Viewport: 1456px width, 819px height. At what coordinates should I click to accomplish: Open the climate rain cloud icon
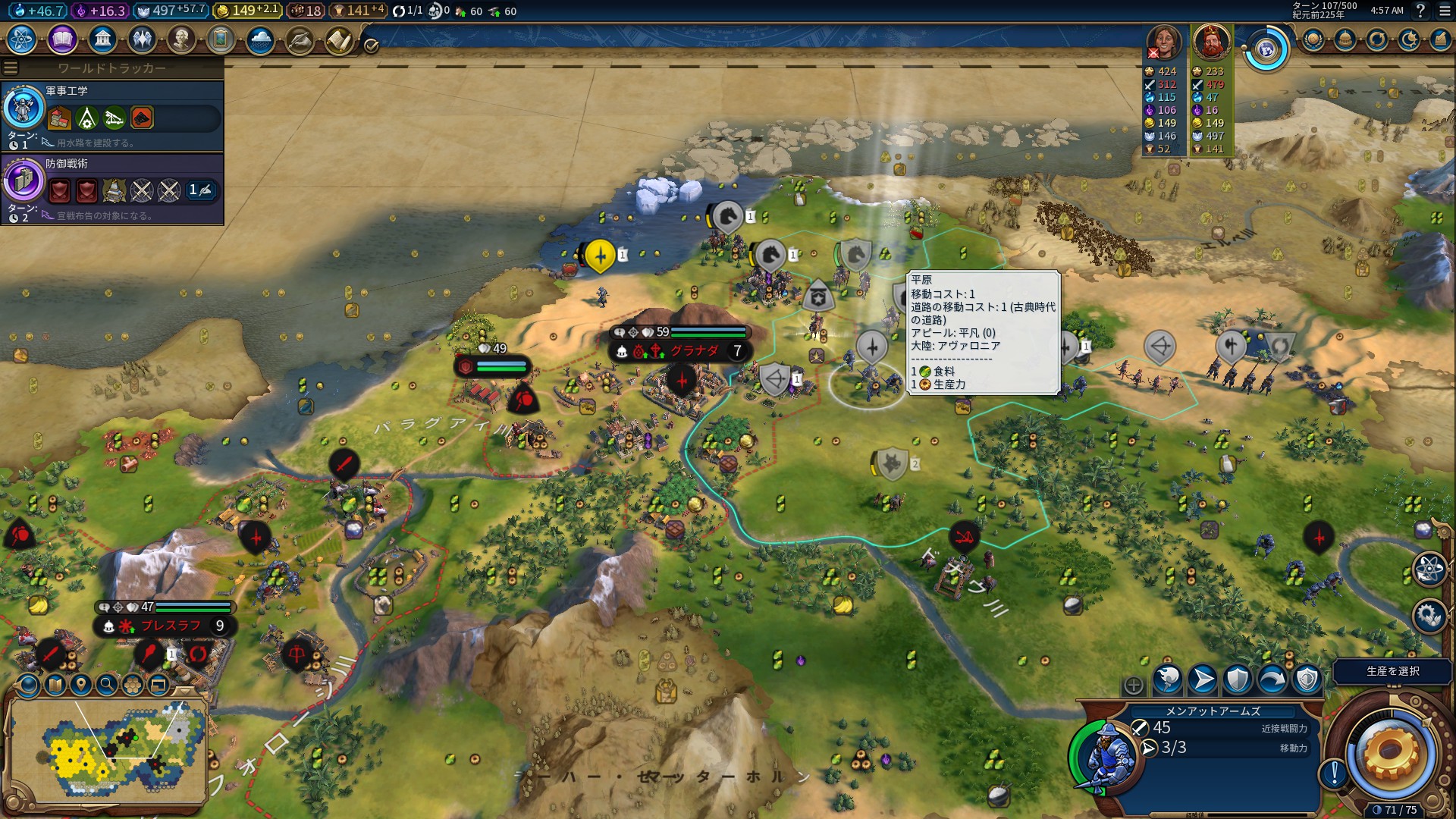[x=260, y=39]
